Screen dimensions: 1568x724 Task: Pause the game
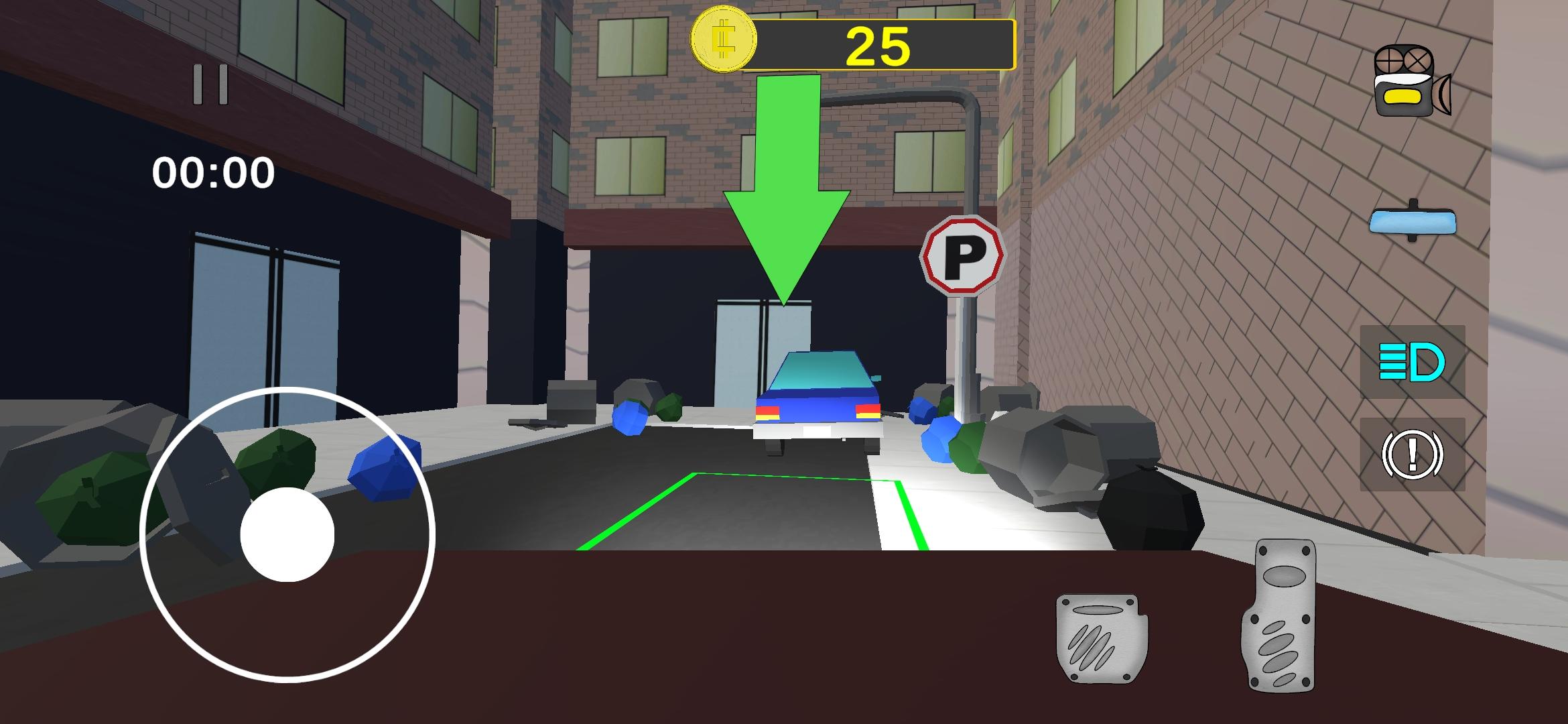[x=210, y=84]
